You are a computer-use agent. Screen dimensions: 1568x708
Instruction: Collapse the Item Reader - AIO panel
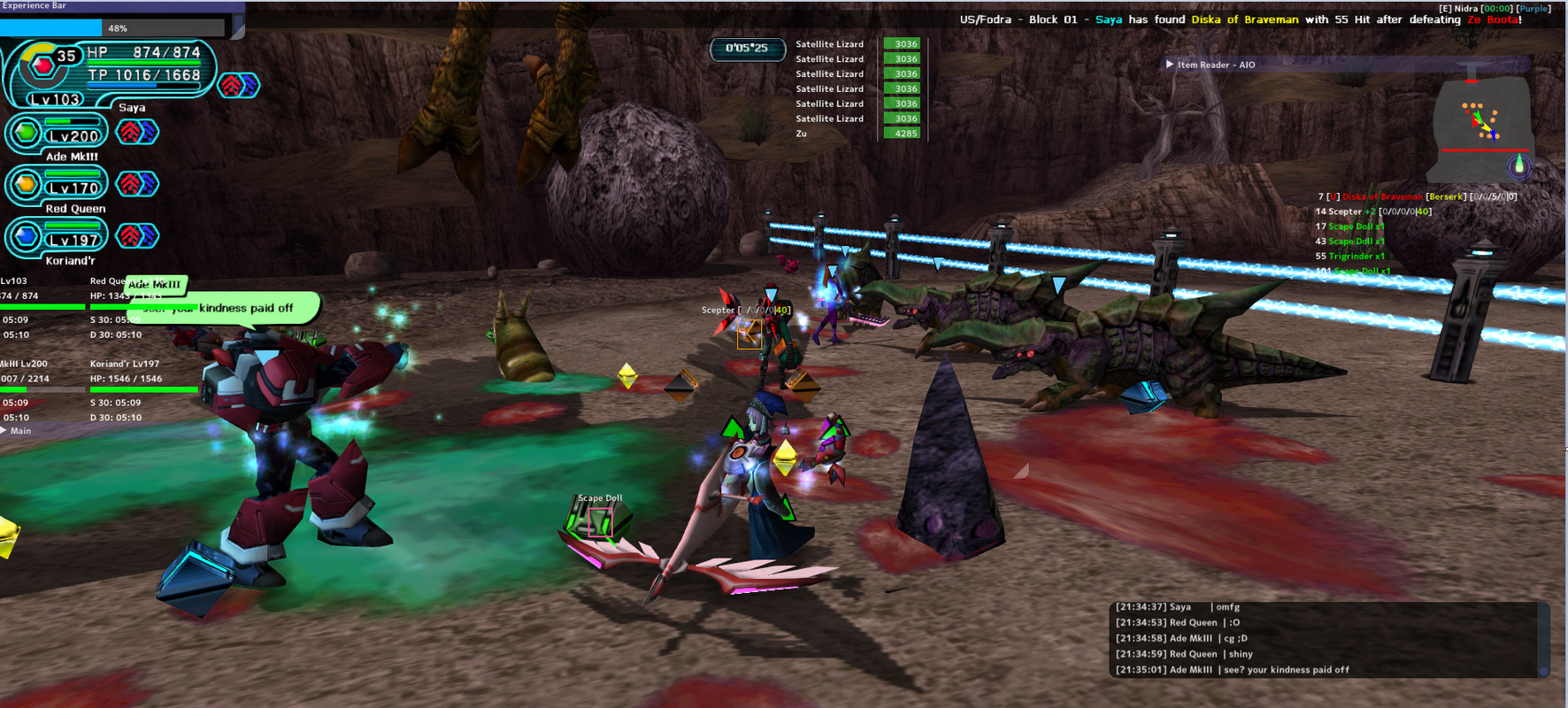1170,65
